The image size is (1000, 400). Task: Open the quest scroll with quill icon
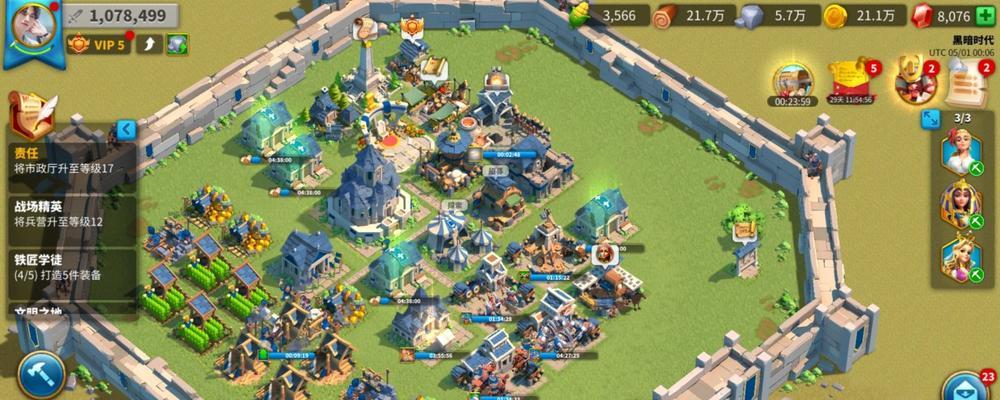tap(30, 110)
